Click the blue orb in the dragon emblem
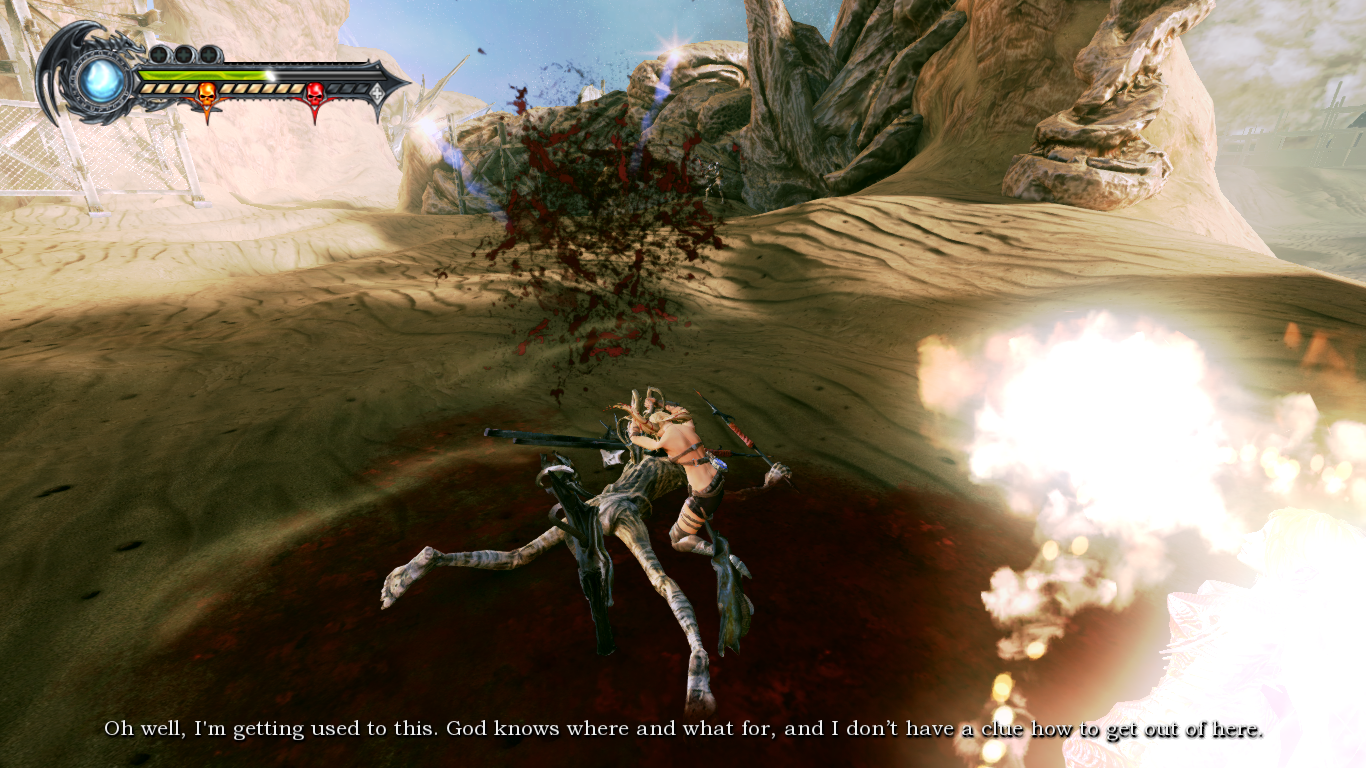The image size is (1366, 768). 102,81
